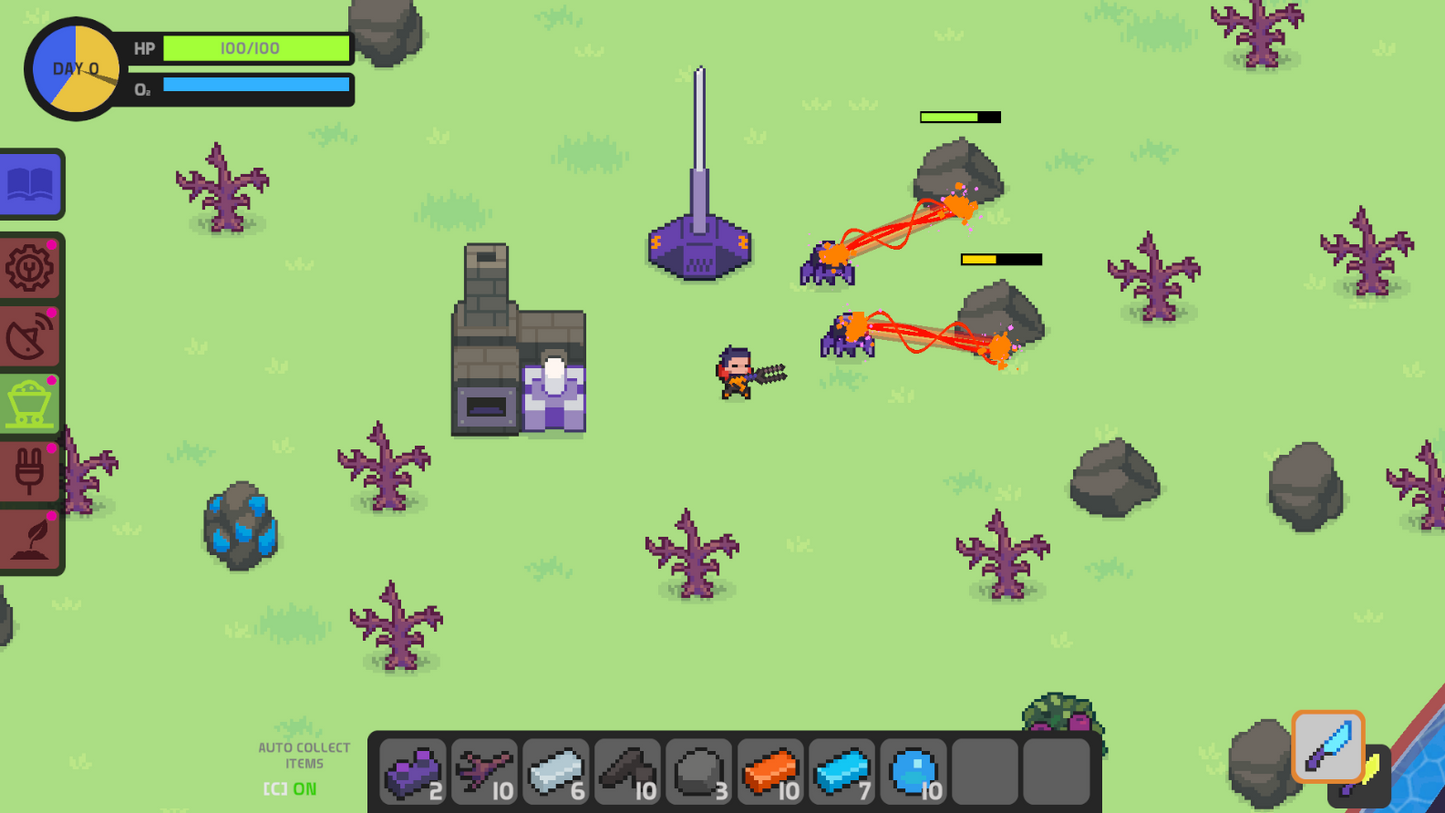Viewport: 1445px width, 813px height.
Task: Click the satellite dish sidebar icon
Action: click(x=30, y=335)
